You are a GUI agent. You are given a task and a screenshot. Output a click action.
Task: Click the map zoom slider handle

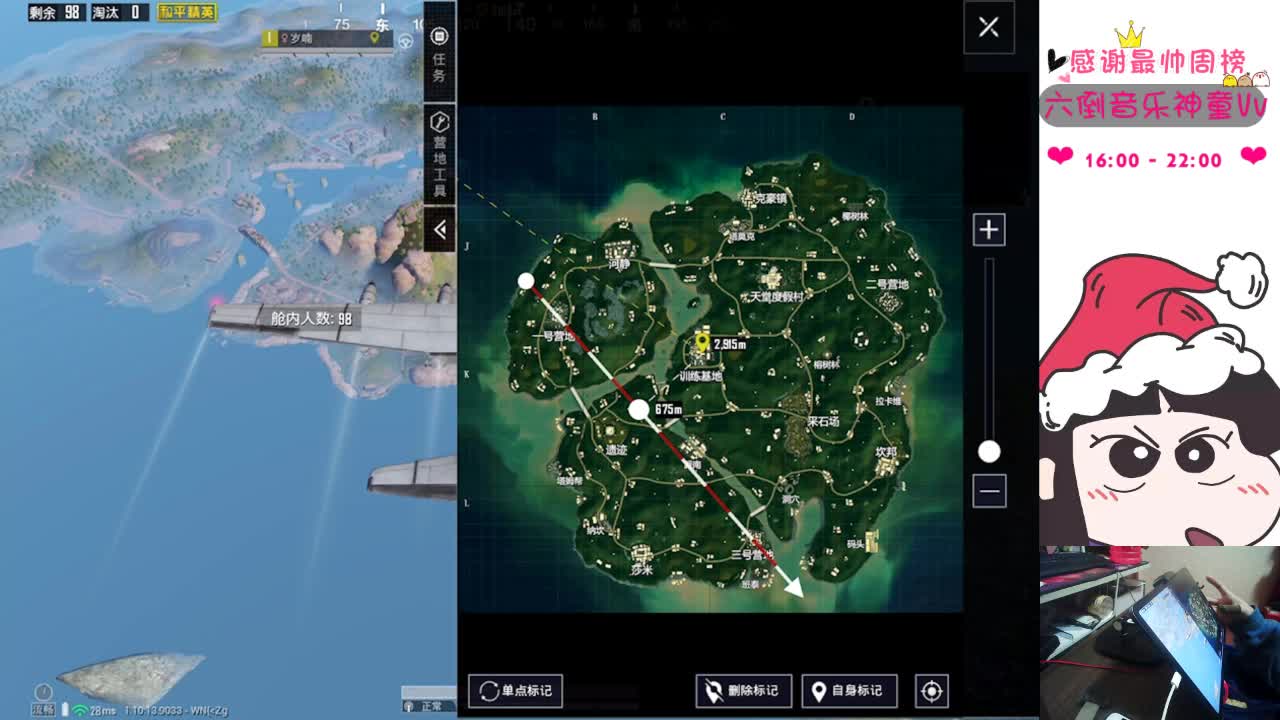989,452
